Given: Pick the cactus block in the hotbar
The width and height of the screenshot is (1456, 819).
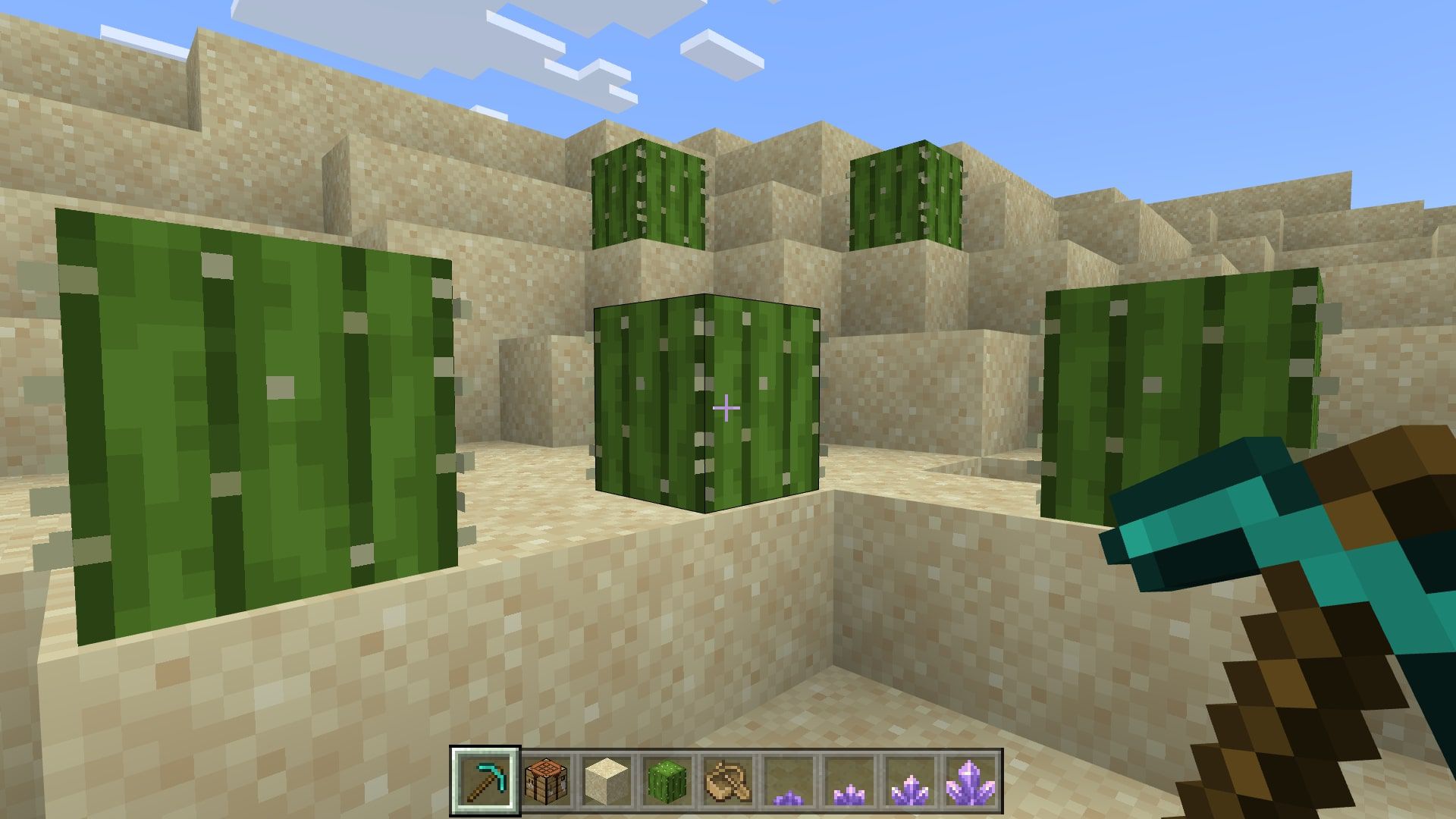Looking at the screenshot, I should click(668, 781).
